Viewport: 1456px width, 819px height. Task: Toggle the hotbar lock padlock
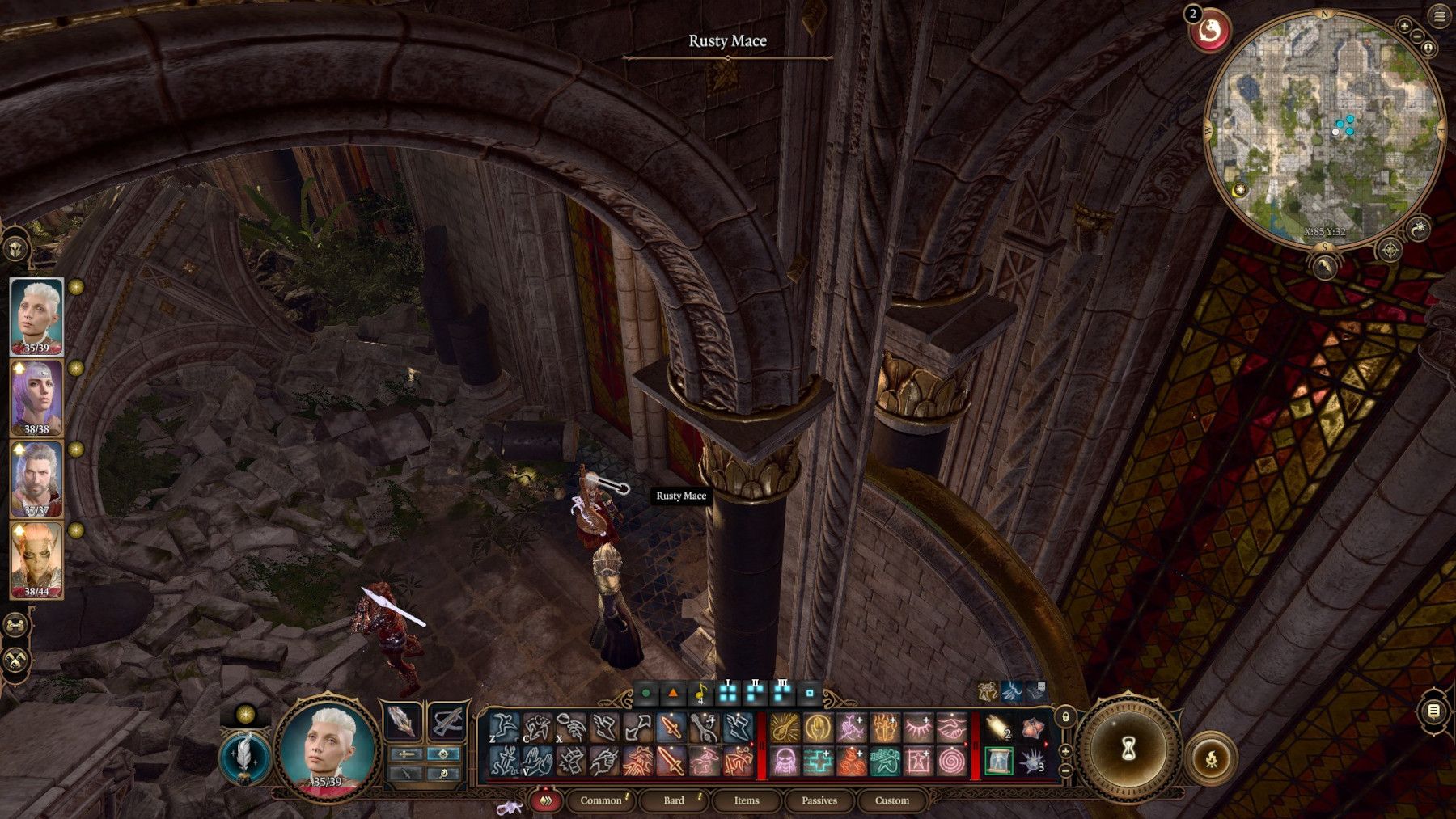point(1066,717)
